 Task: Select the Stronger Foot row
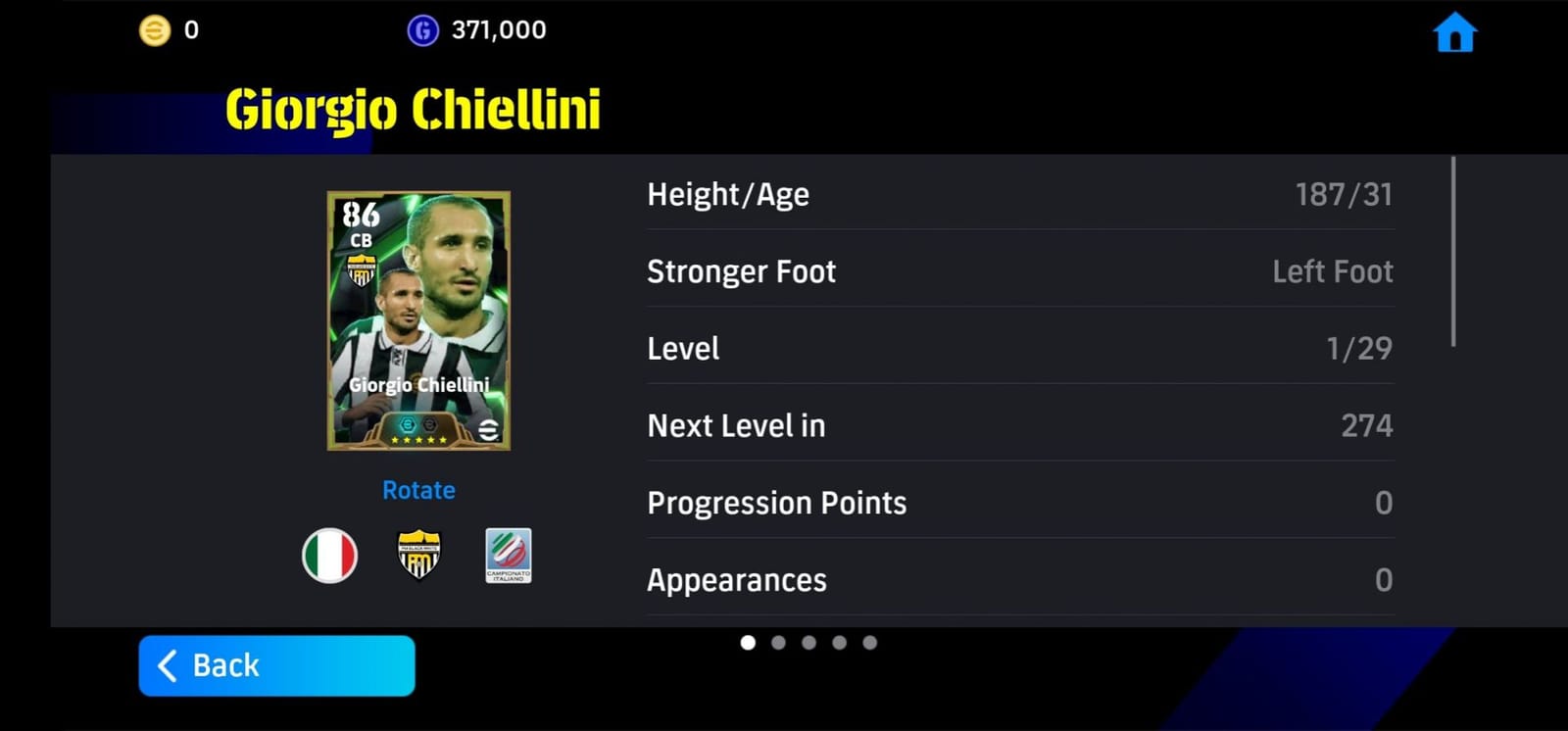click(1019, 271)
